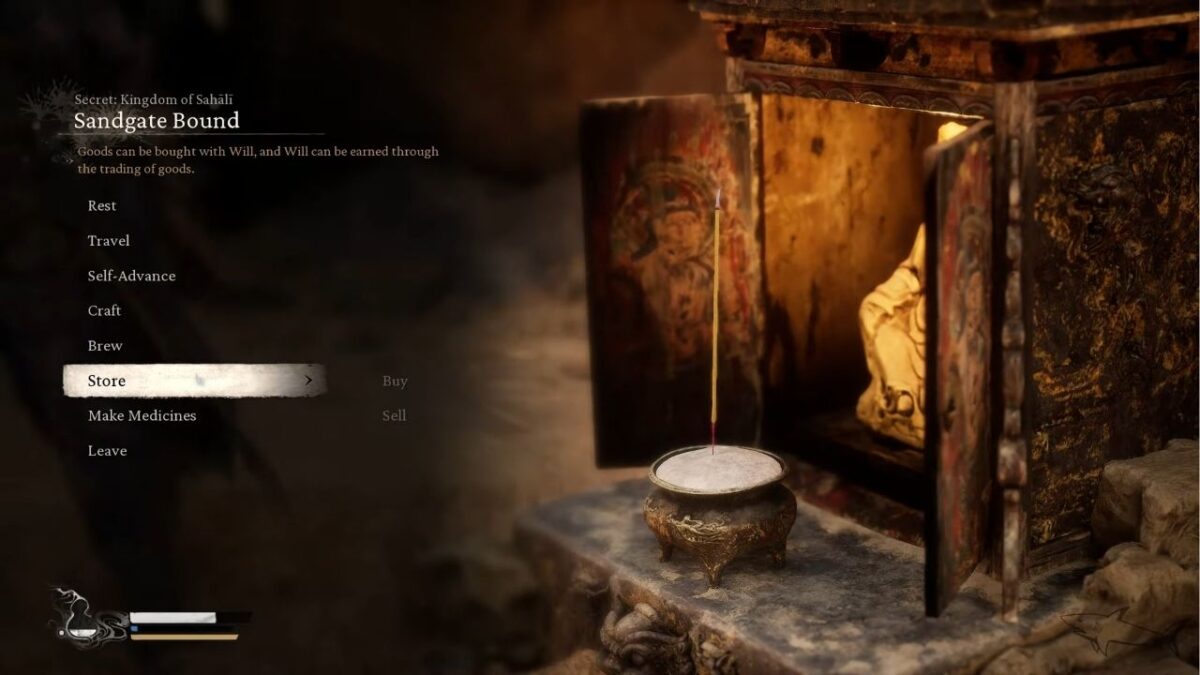
Task: Choose Buy in the Store submenu
Action: (x=395, y=381)
